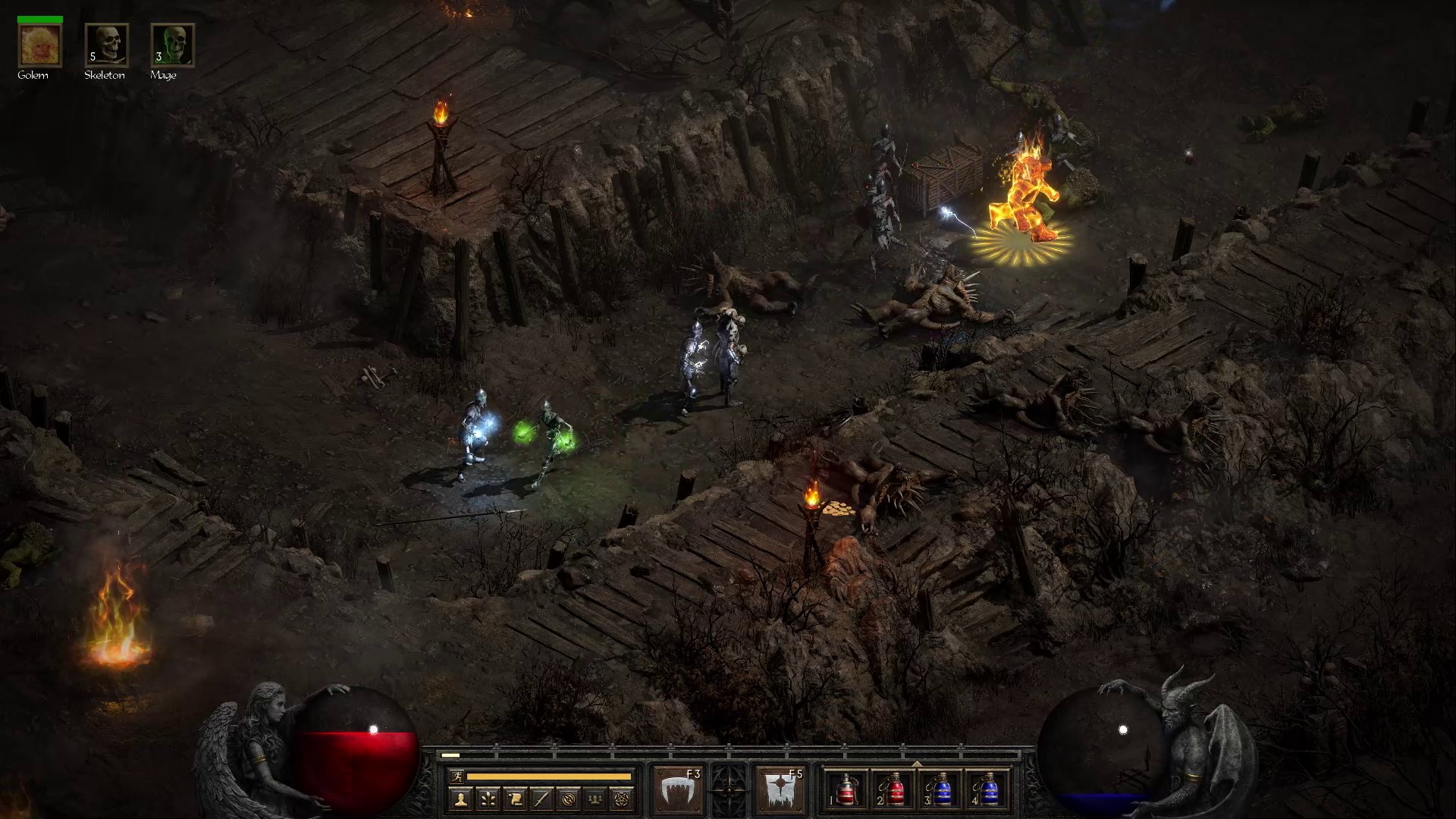Toggle the run/walk running-figure button
This screenshot has height=819, width=1456.
[457, 776]
